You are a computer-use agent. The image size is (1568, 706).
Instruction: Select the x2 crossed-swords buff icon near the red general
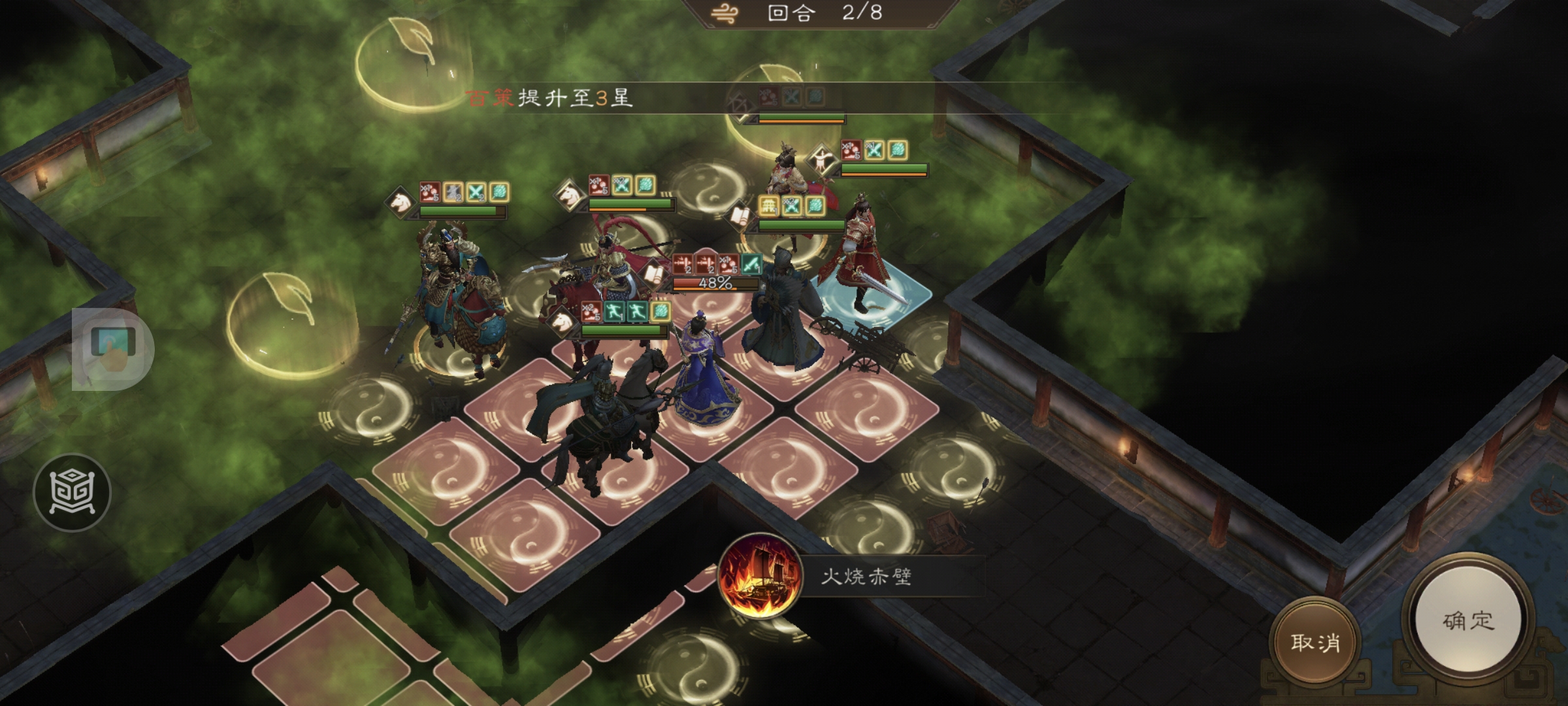click(791, 206)
